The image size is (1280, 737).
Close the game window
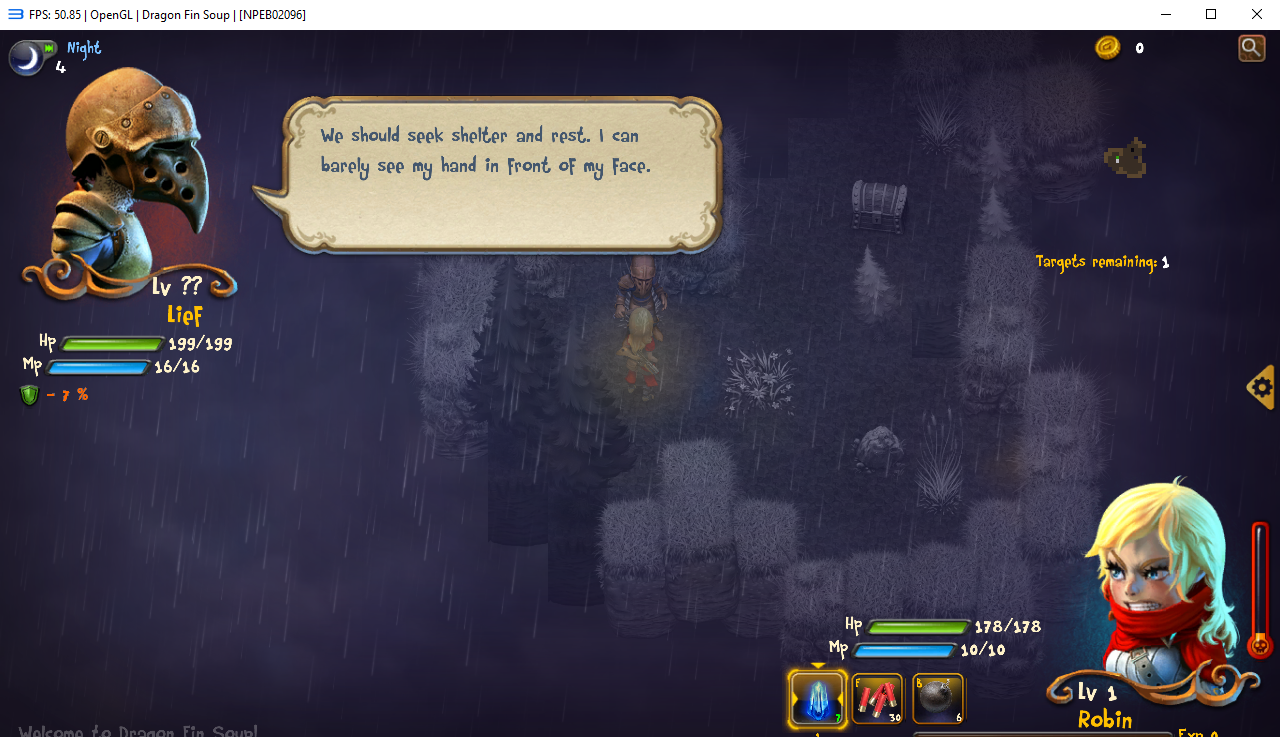pyautogui.click(x=1257, y=14)
